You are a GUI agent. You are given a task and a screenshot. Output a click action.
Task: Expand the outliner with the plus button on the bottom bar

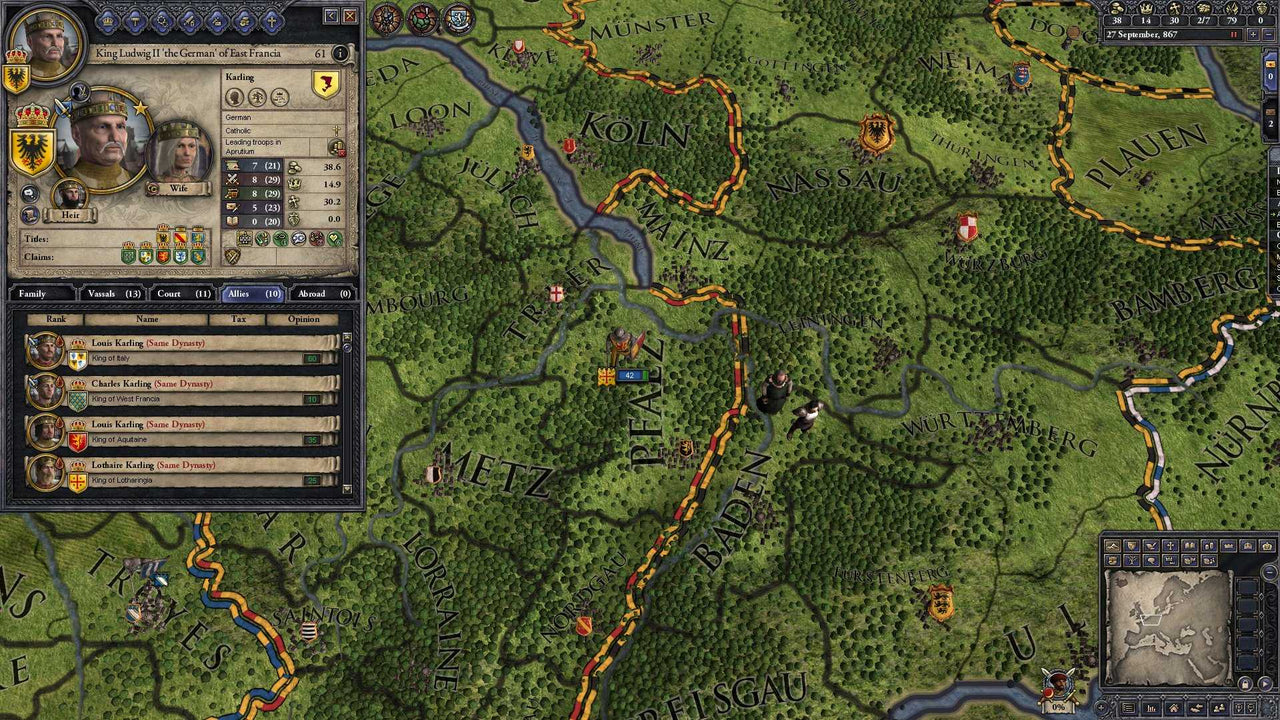[x=1101, y=706]
